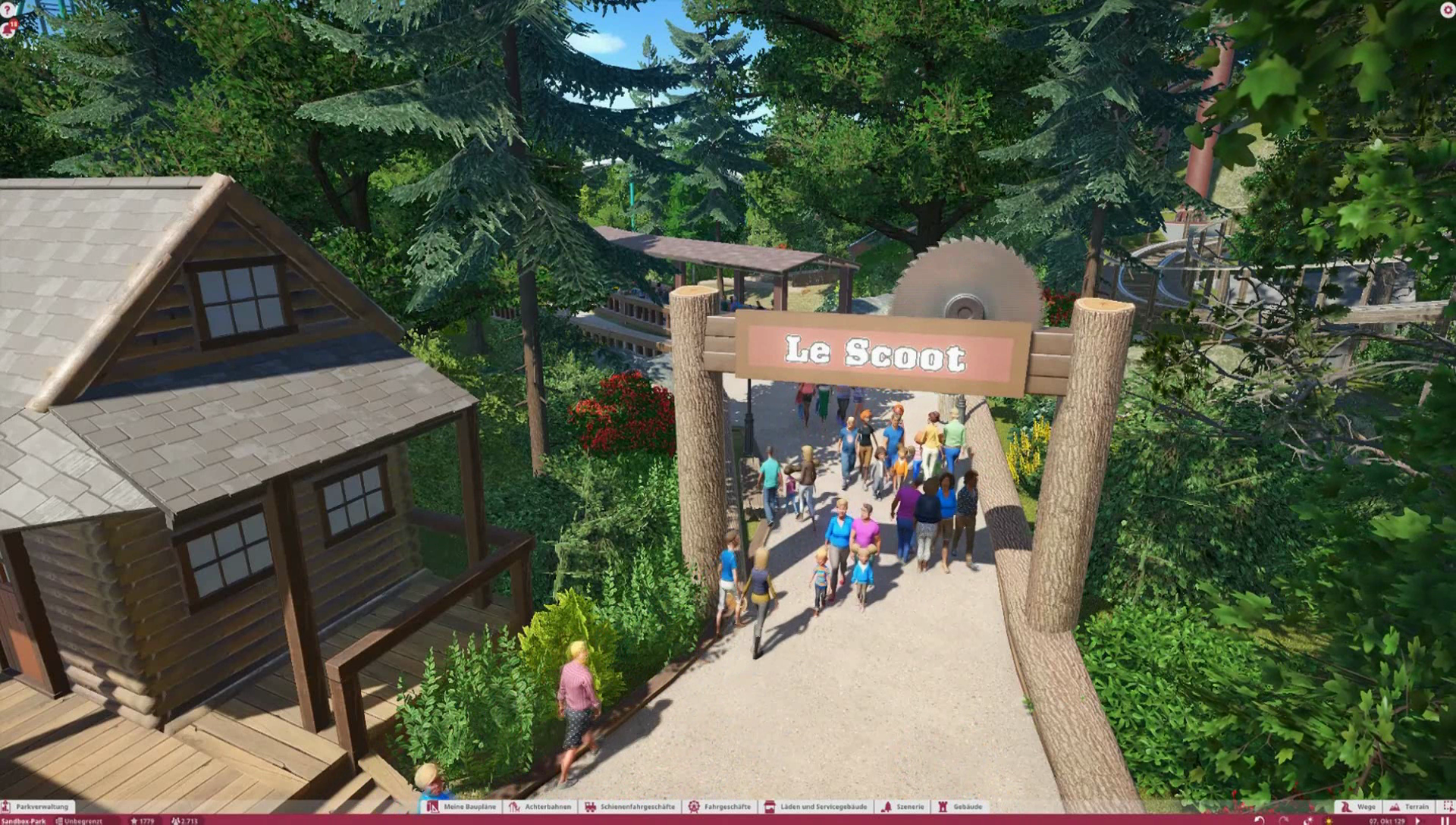
Task: Switch to the Szenerie tab
Action: tap(902, 807)
